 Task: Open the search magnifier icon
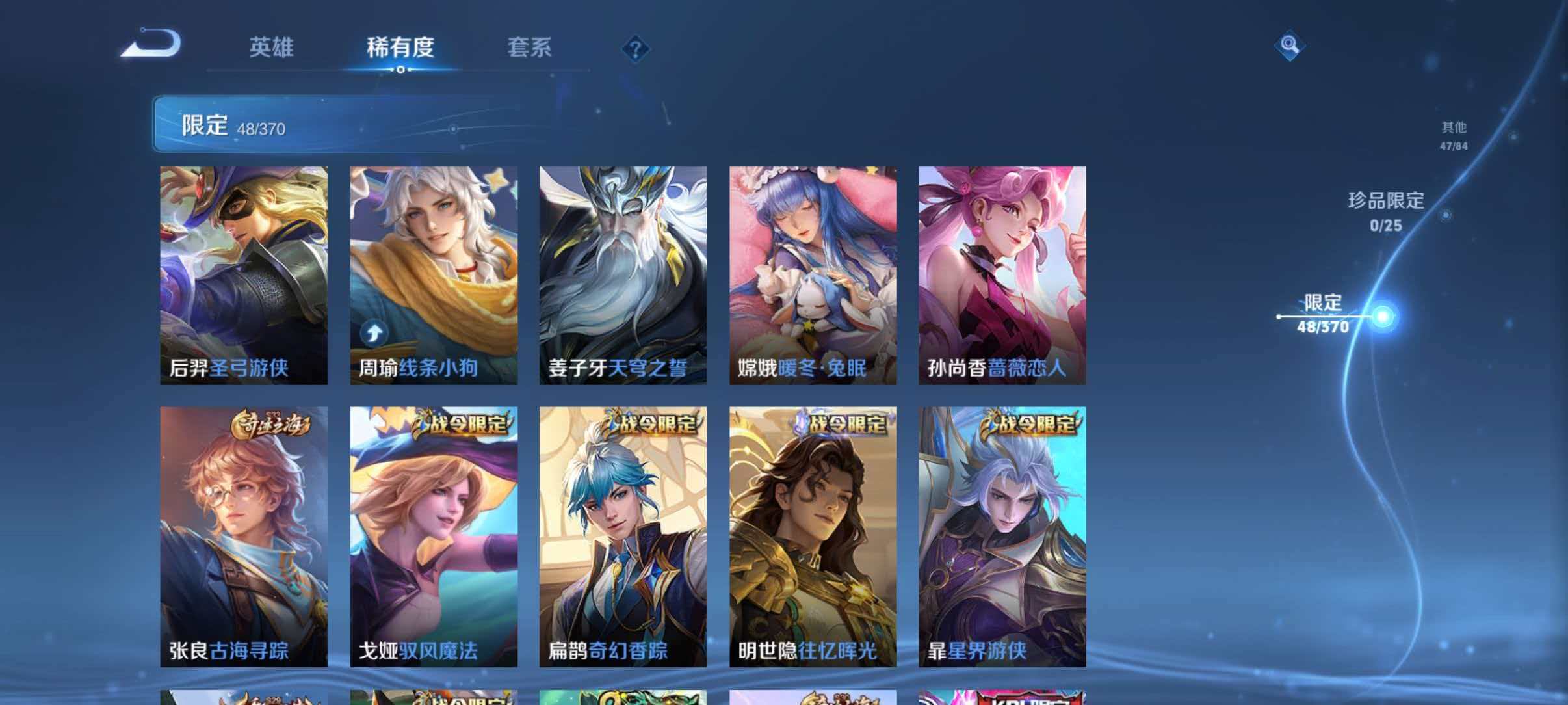[1289, 44]
